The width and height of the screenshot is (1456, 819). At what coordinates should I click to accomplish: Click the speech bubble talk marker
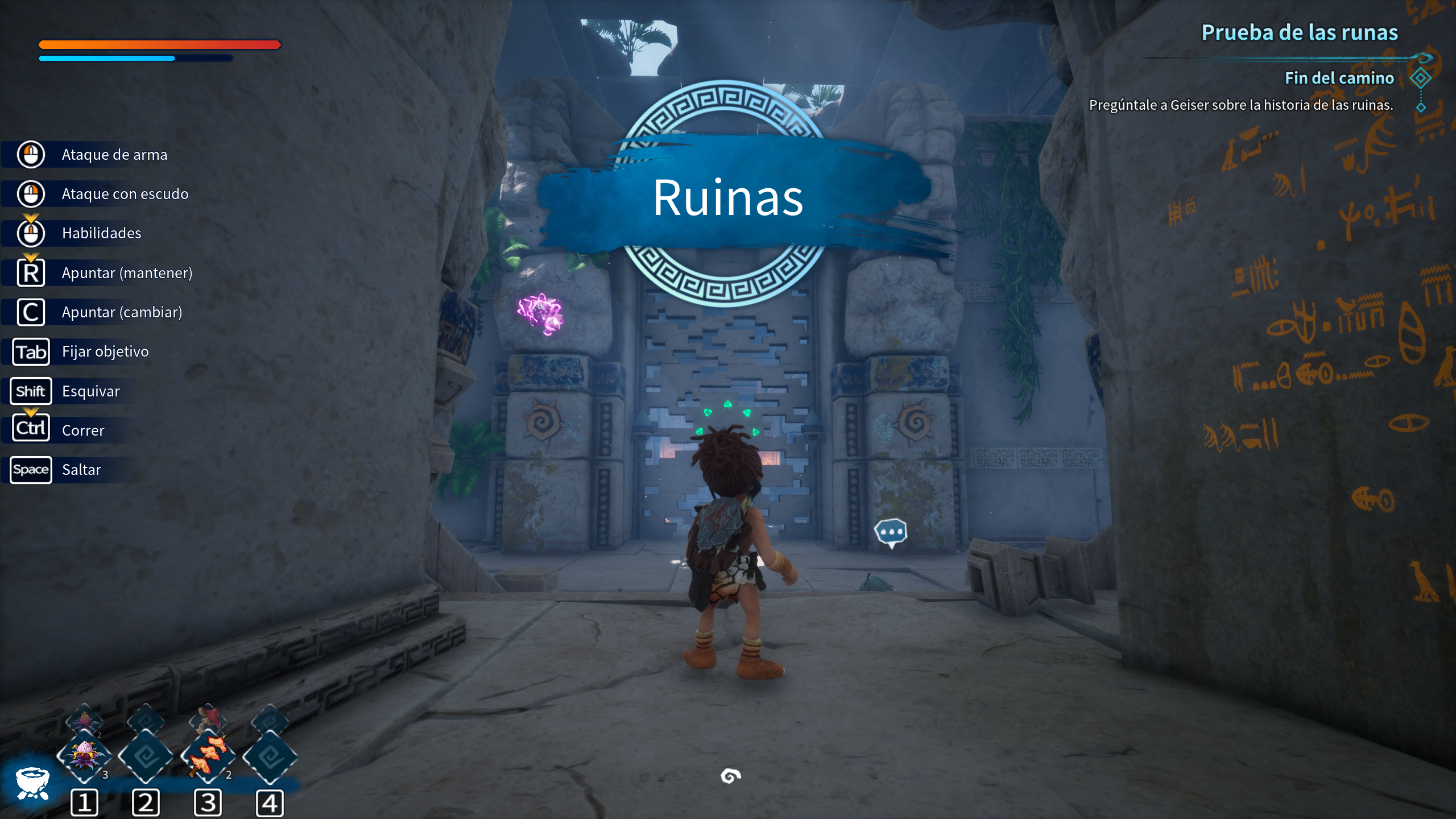coord(890,533)
